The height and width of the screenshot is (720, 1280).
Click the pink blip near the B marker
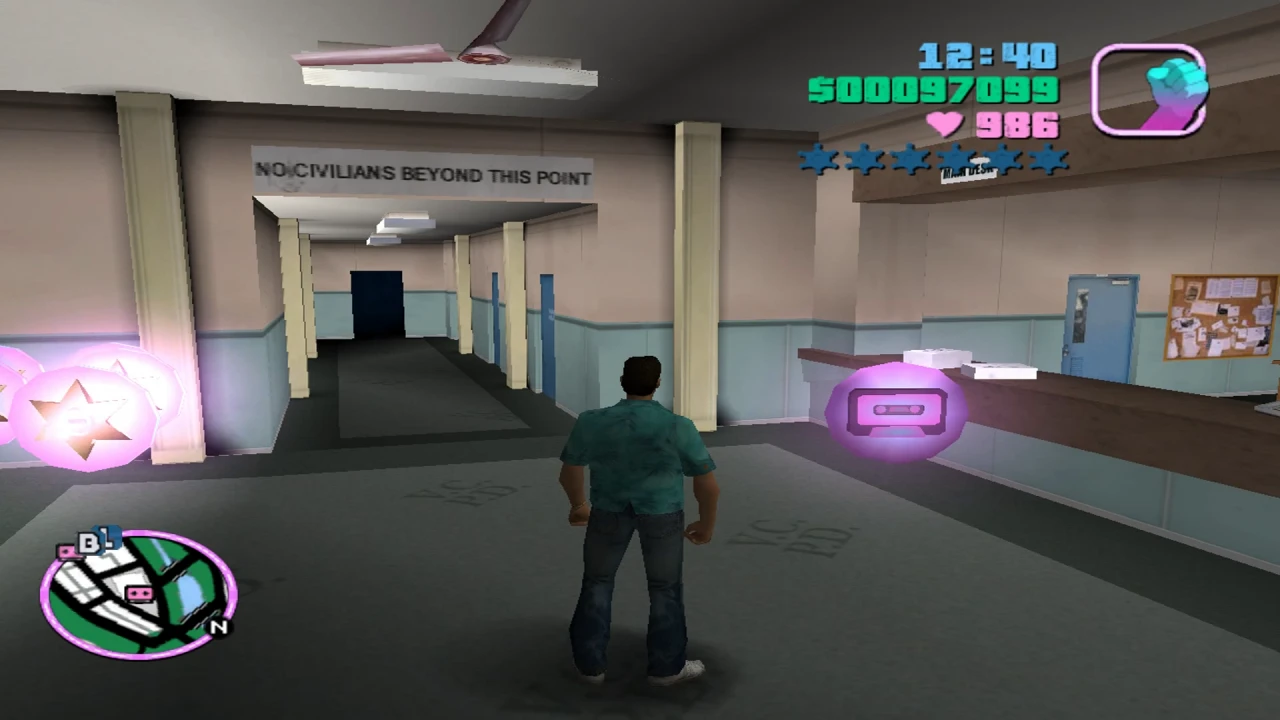pos(68,553)
